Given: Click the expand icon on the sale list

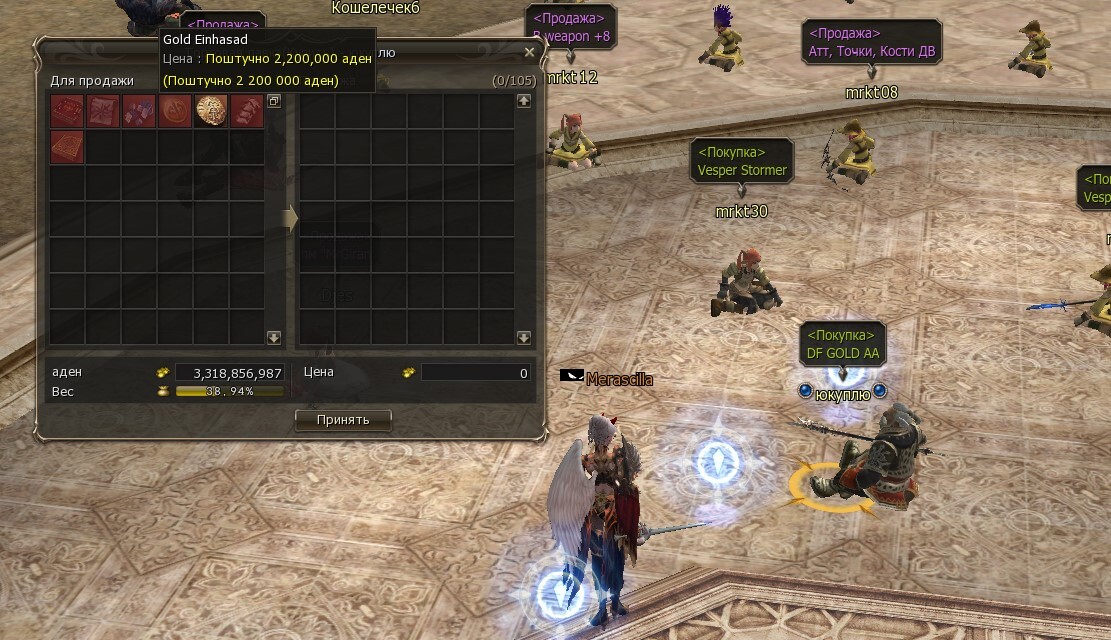Looking at the screenshot, I should (x=275, y=101).
